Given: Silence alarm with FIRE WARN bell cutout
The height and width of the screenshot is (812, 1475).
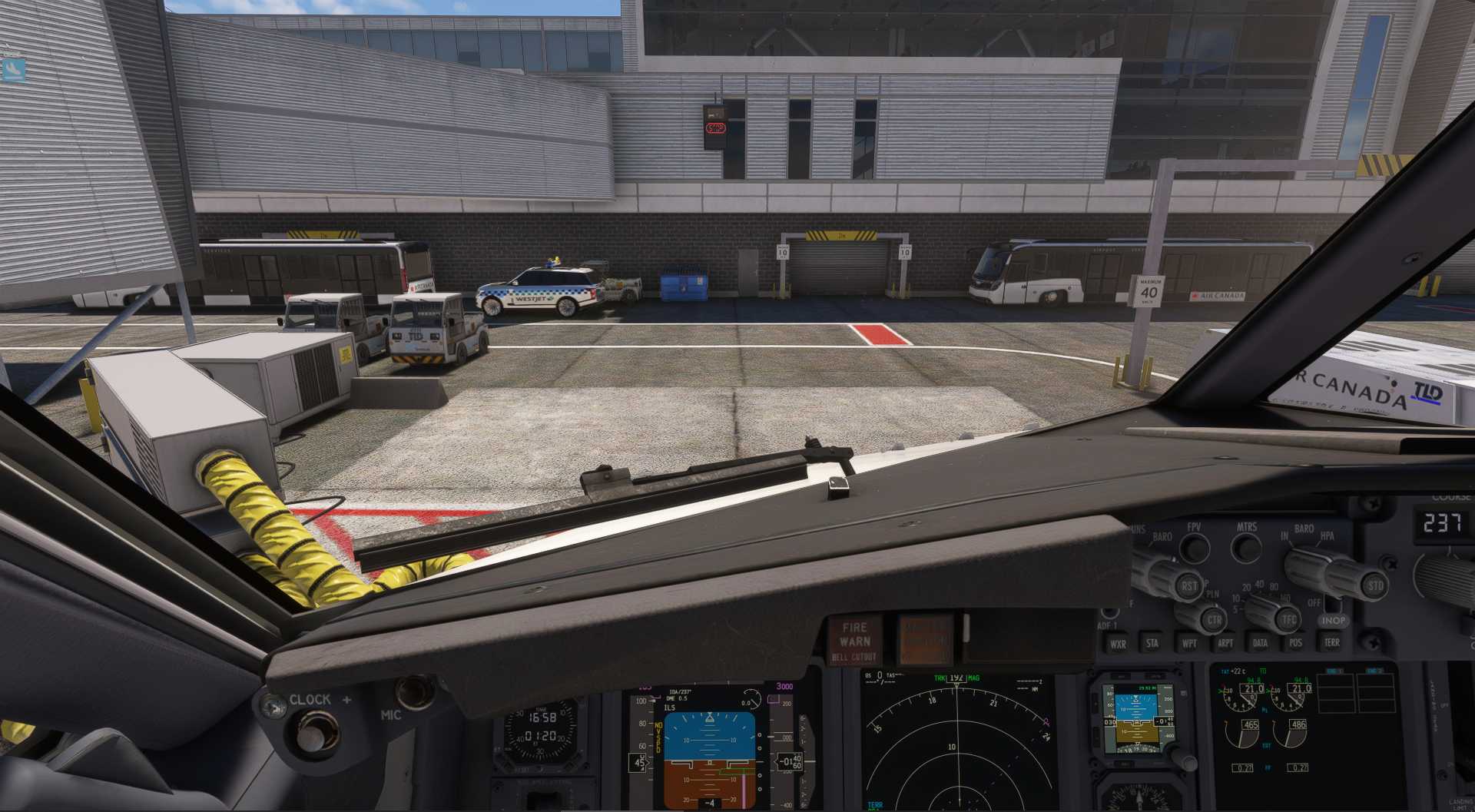Looking at the screenshot, I should click(x=854, y=640).
